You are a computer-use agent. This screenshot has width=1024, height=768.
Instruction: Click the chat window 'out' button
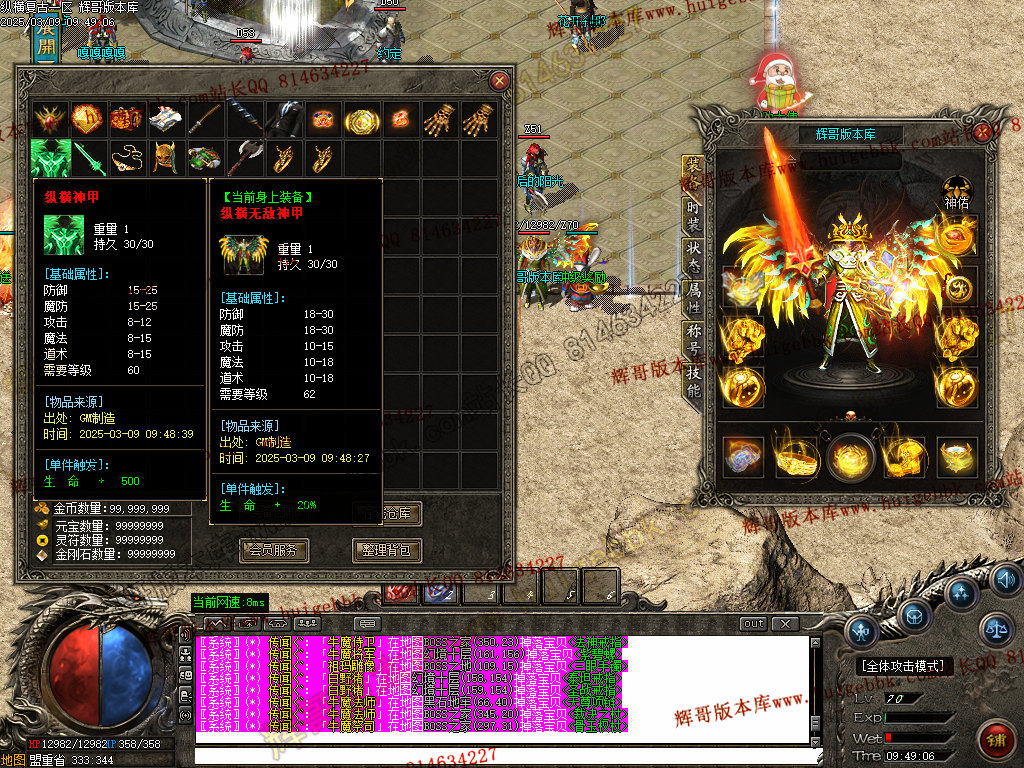(753, 624)
